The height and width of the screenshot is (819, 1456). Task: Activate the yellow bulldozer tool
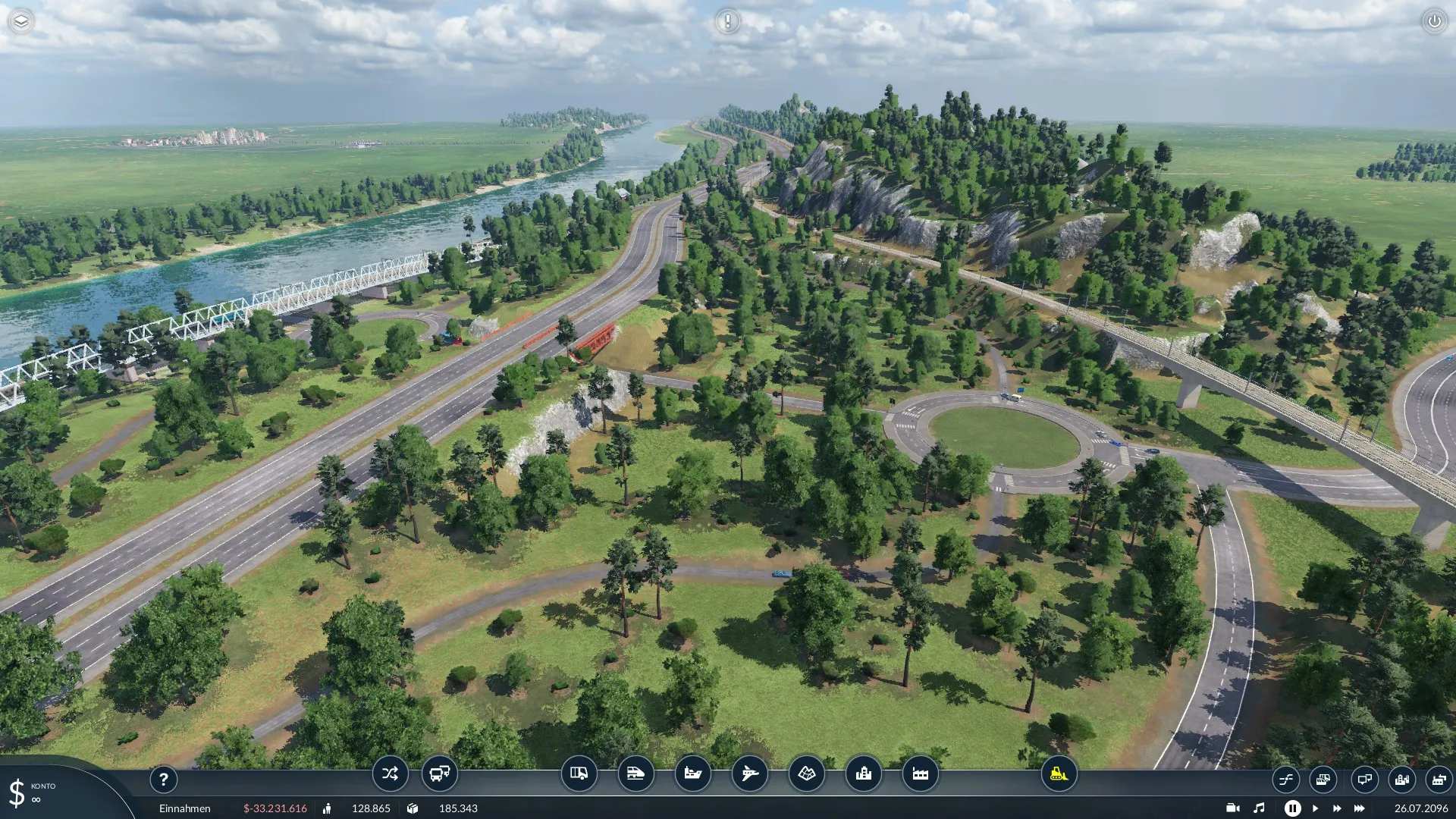[x=1059, y=774]
